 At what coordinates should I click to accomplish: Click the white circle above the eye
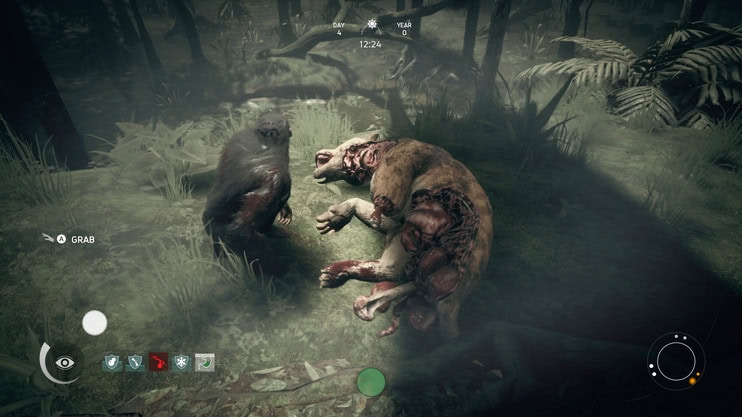click(x=94, y=322)
